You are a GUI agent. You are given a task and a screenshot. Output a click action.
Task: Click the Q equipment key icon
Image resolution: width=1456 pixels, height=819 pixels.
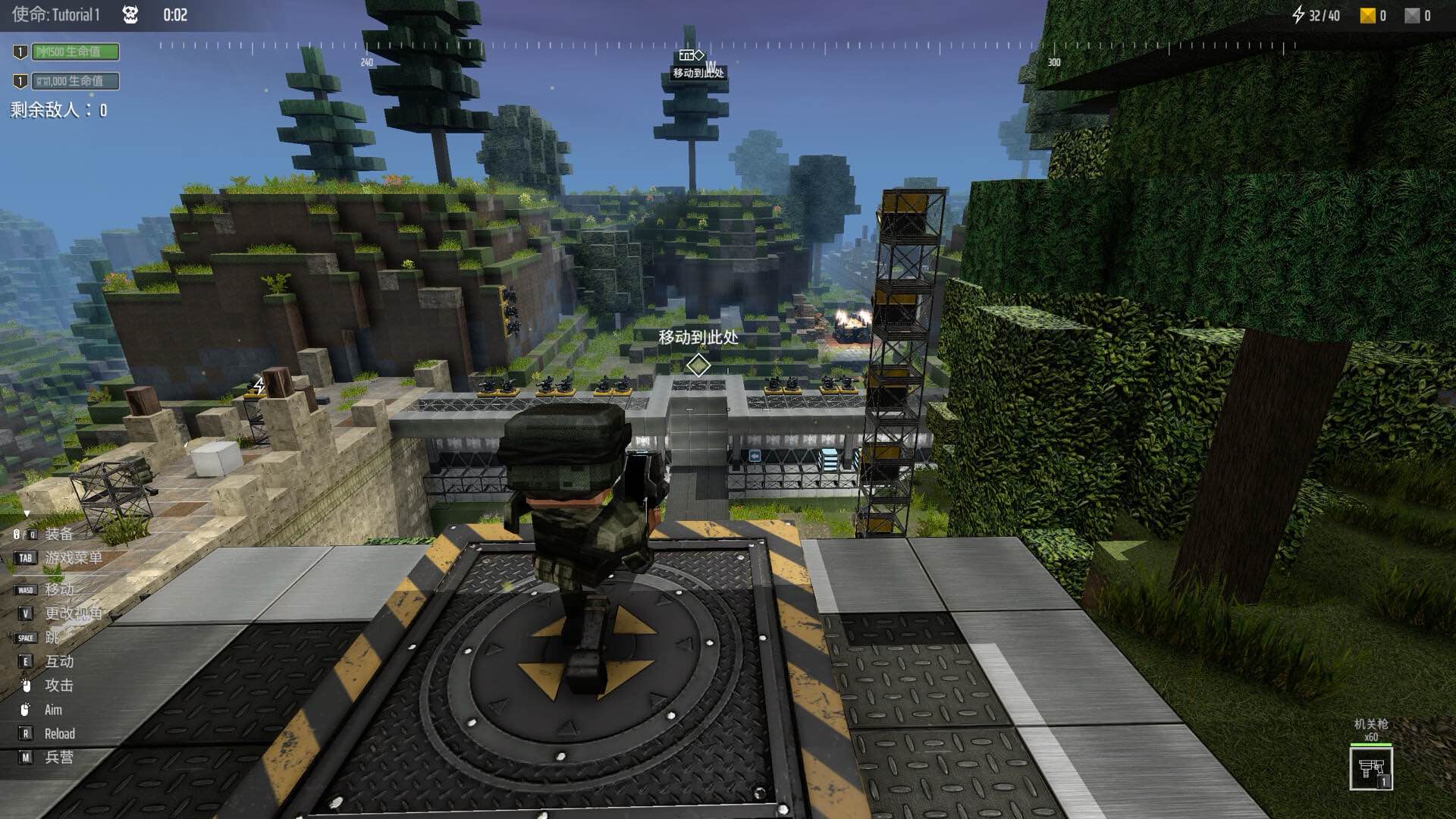pyautogui.click(x=31, y=532)
